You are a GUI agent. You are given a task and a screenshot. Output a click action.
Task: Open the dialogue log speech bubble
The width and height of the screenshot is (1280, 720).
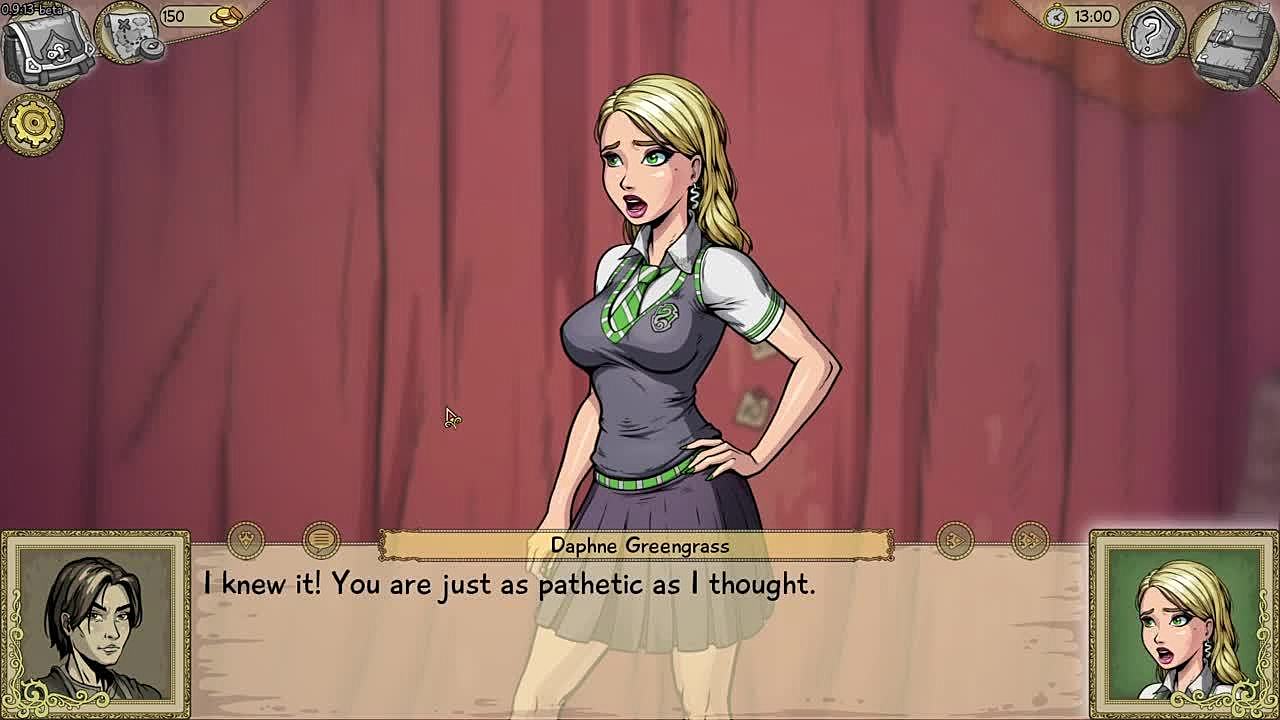pyautogui.click(x=320, y=541)
